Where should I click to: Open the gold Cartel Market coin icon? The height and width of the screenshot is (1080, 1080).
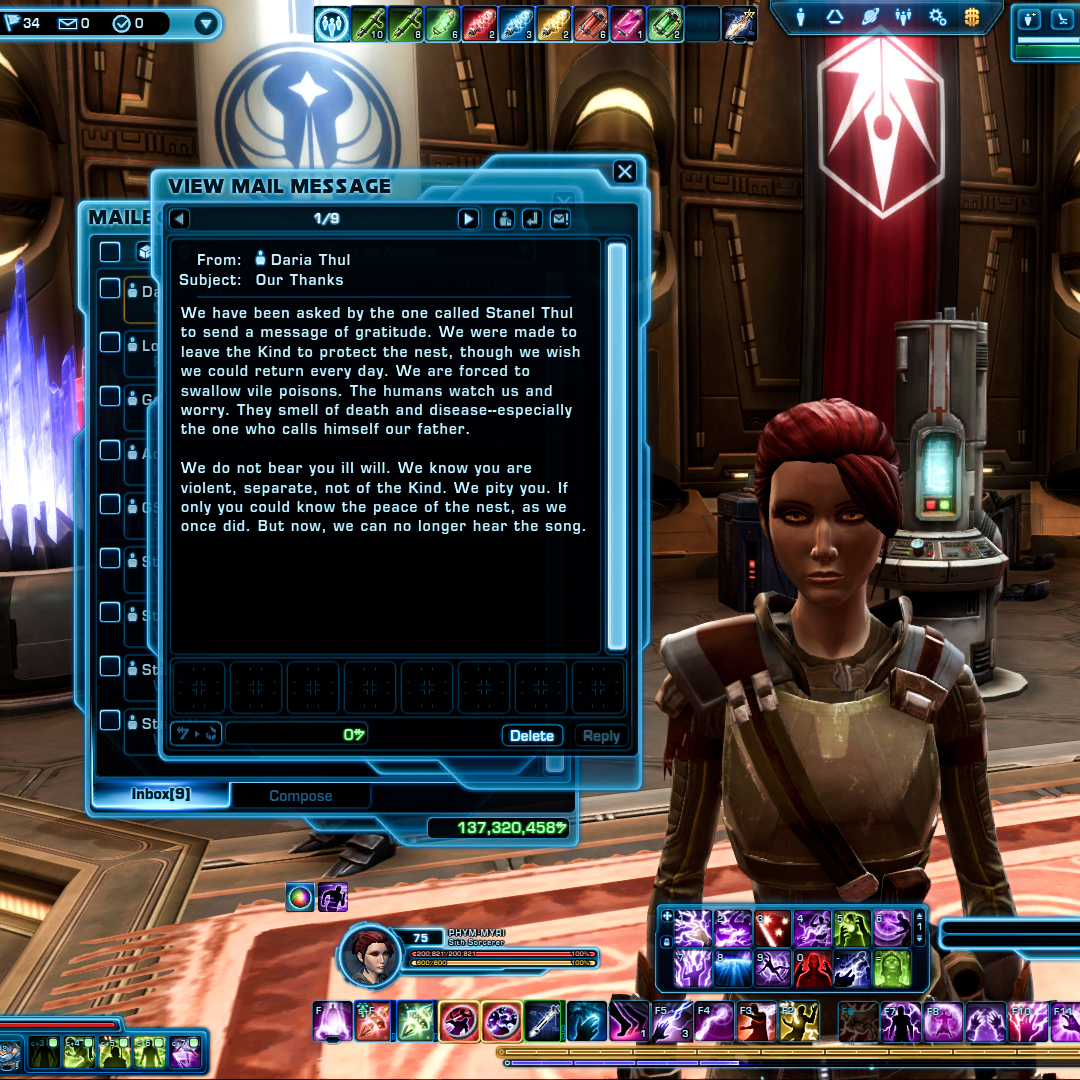(x=972, y=17)
